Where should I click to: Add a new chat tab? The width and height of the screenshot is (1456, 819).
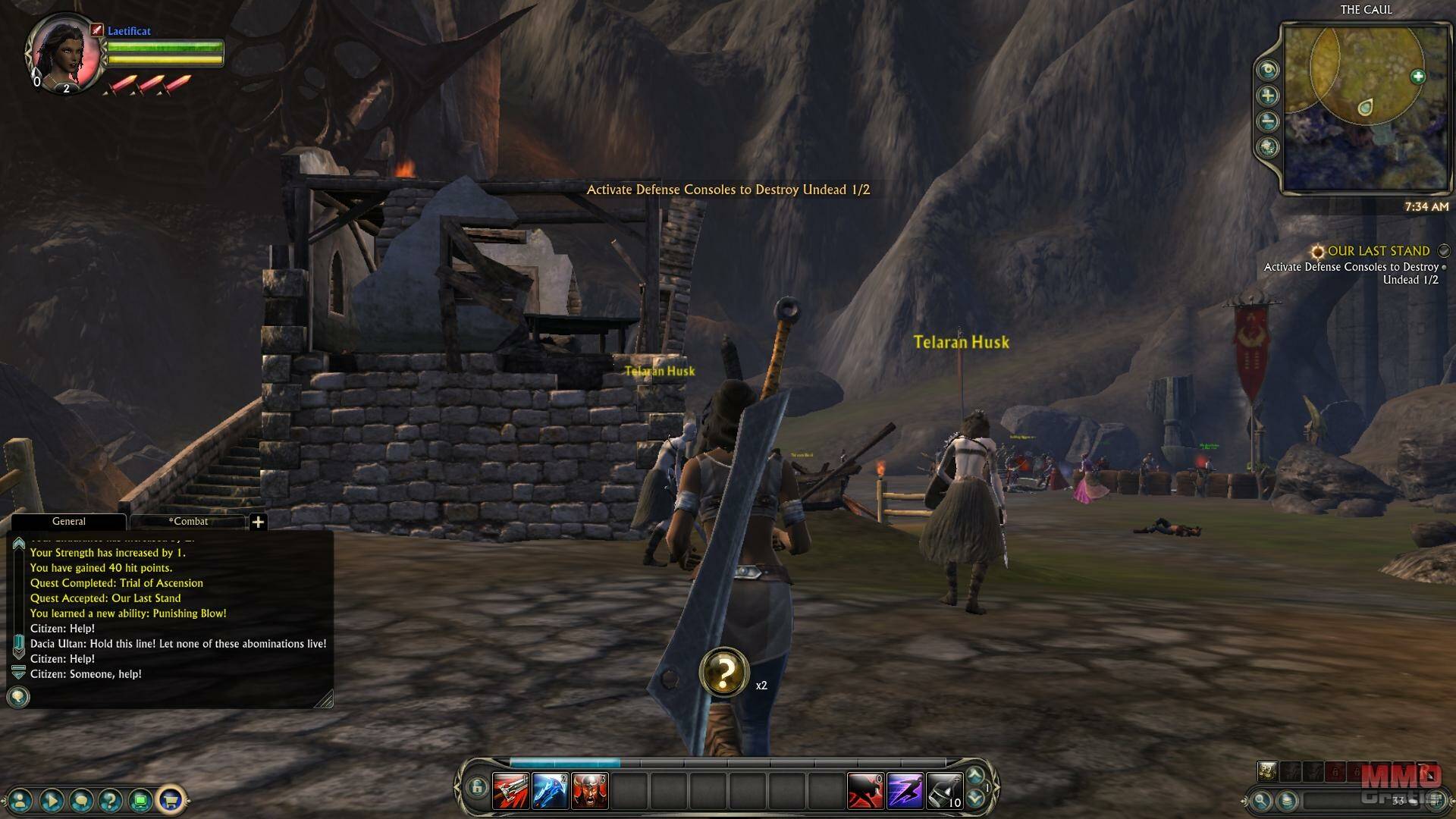coord(258,522)
